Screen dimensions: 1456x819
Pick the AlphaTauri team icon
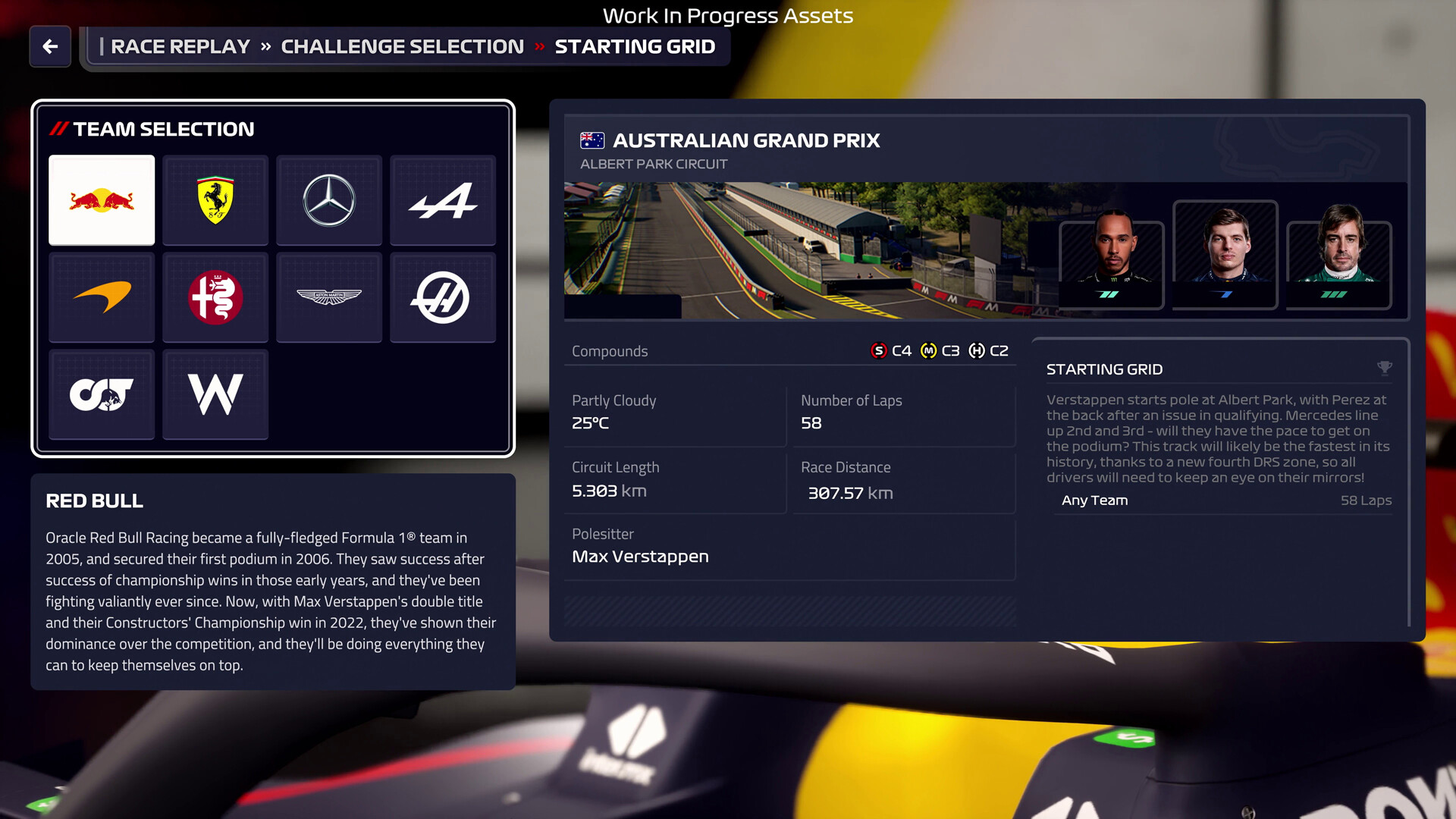point(102,394)
